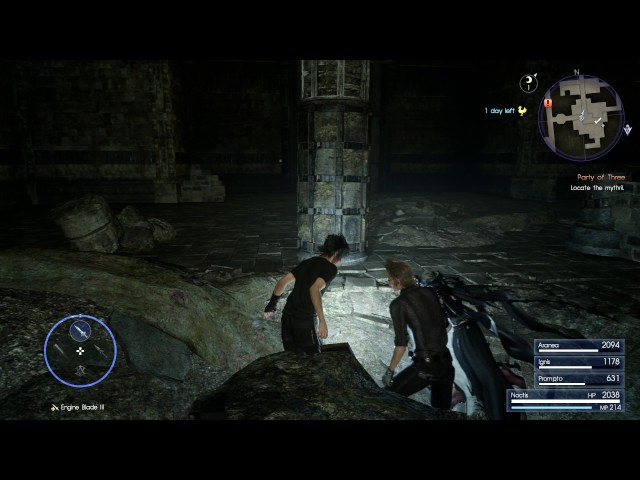Click the yellow chocobo rental icon

coord(522,111)
